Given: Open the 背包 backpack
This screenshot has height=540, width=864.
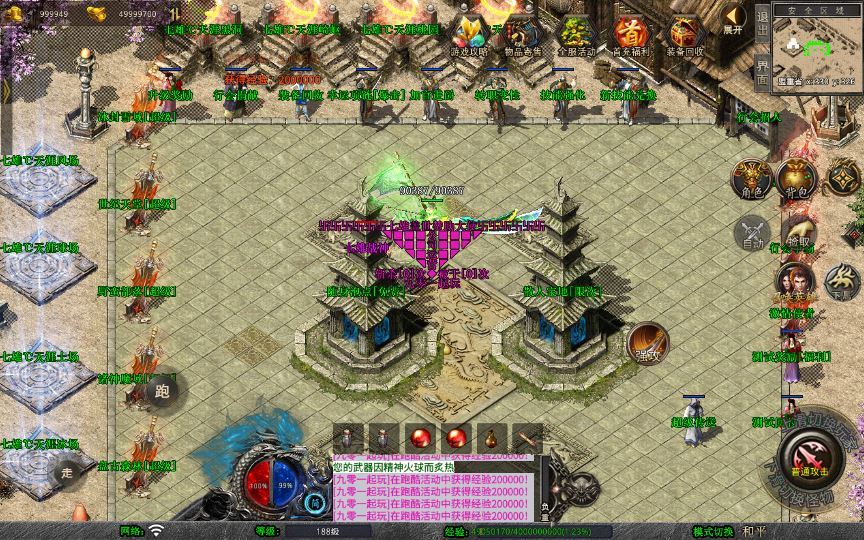Looking at the screenshot, I should pos(797,180).
